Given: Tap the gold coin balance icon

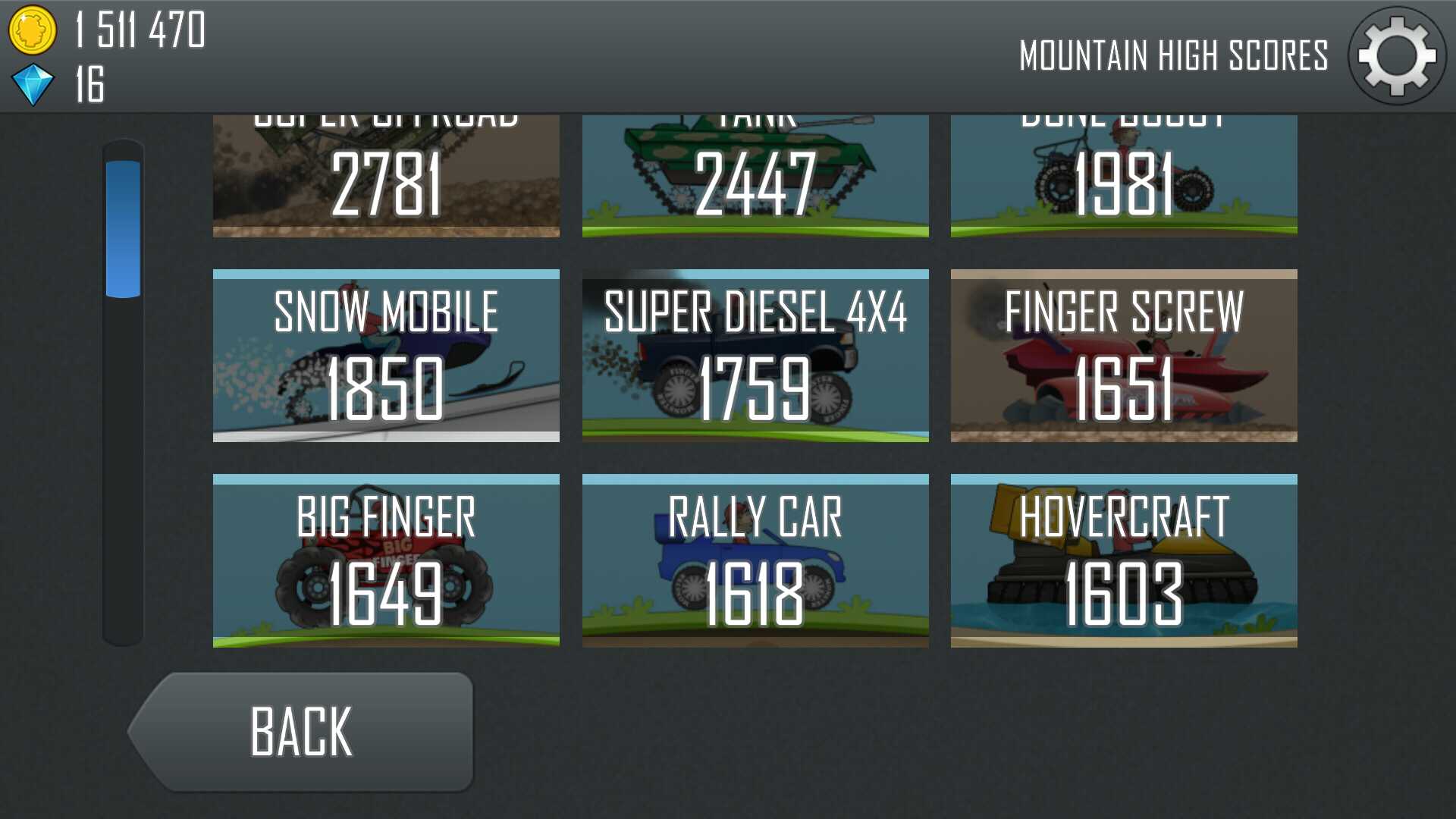Looking at the screenshot, I should tap(32, 30).
